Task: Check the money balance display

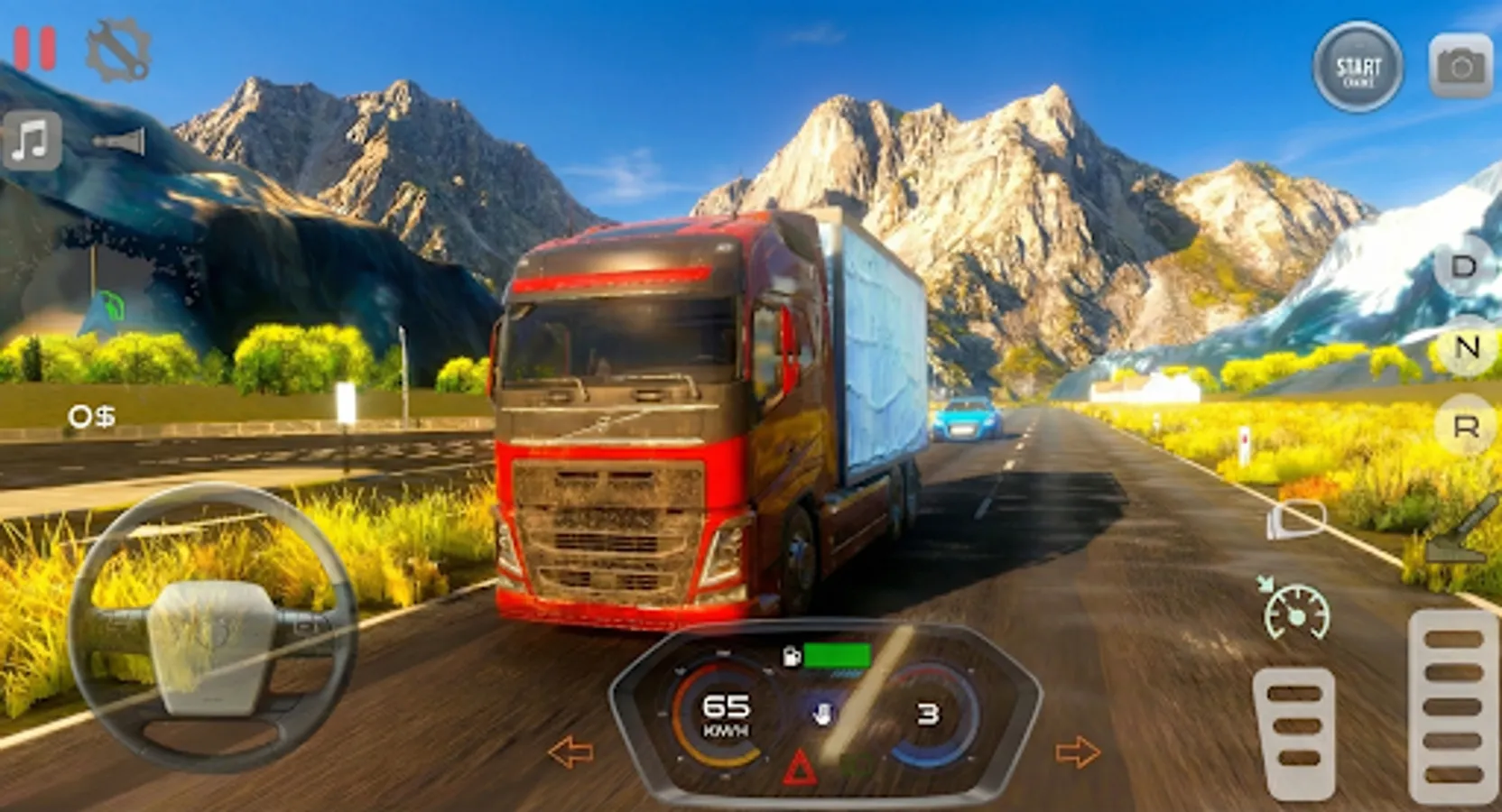Action: click(90, 417)
